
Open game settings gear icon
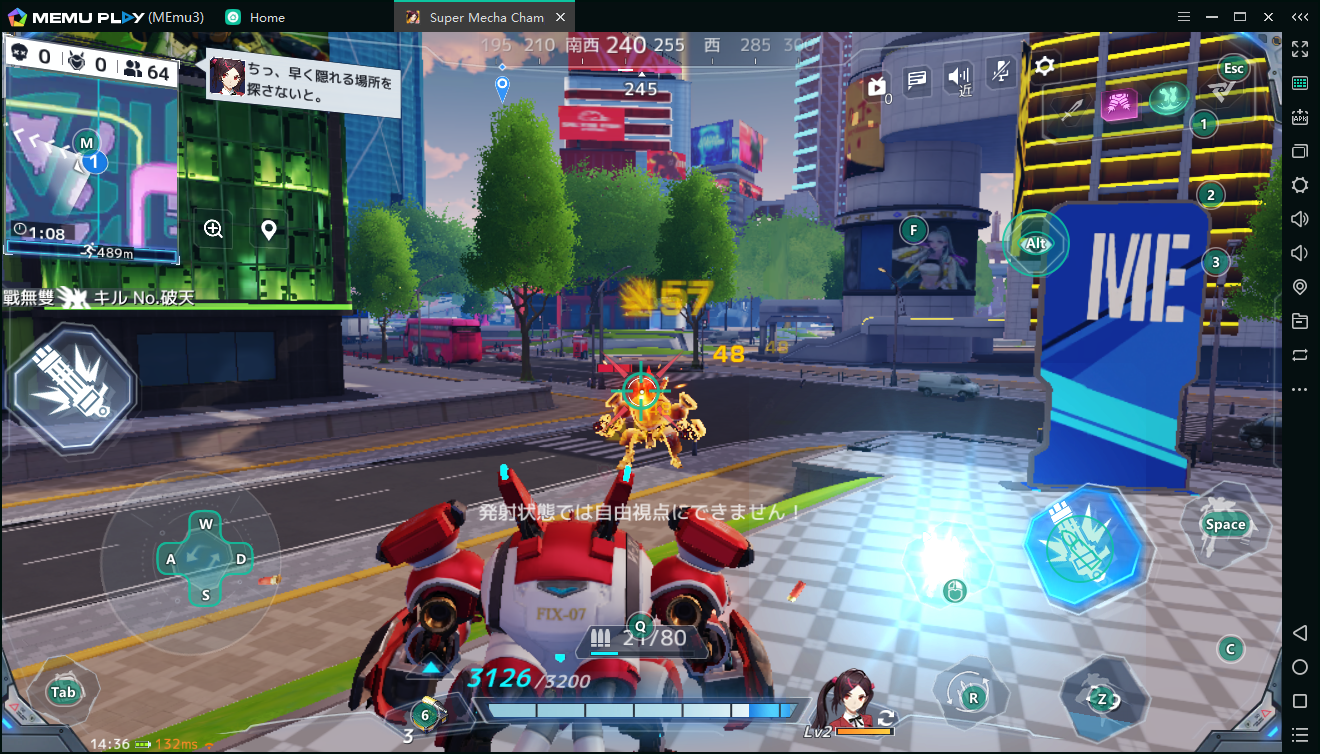pyautogui.click(x=1045, y=66)
